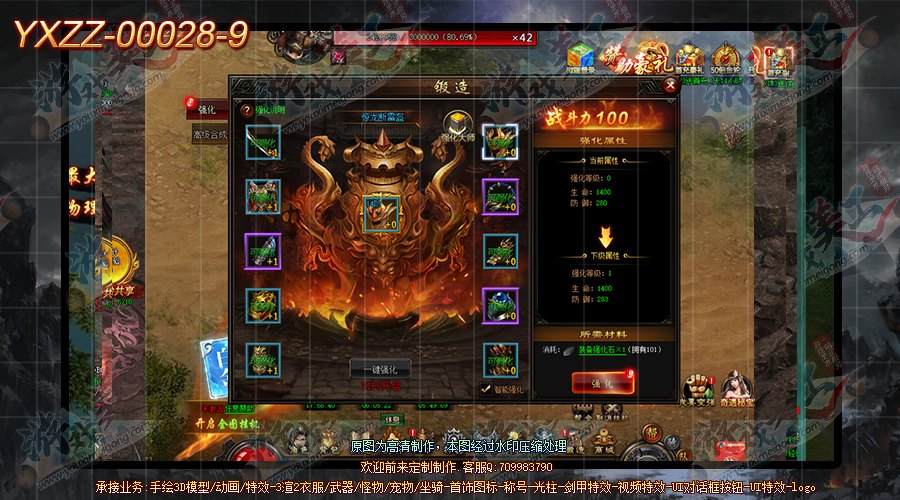Open the 强化大师 gold cube icon

coord(458,125)
